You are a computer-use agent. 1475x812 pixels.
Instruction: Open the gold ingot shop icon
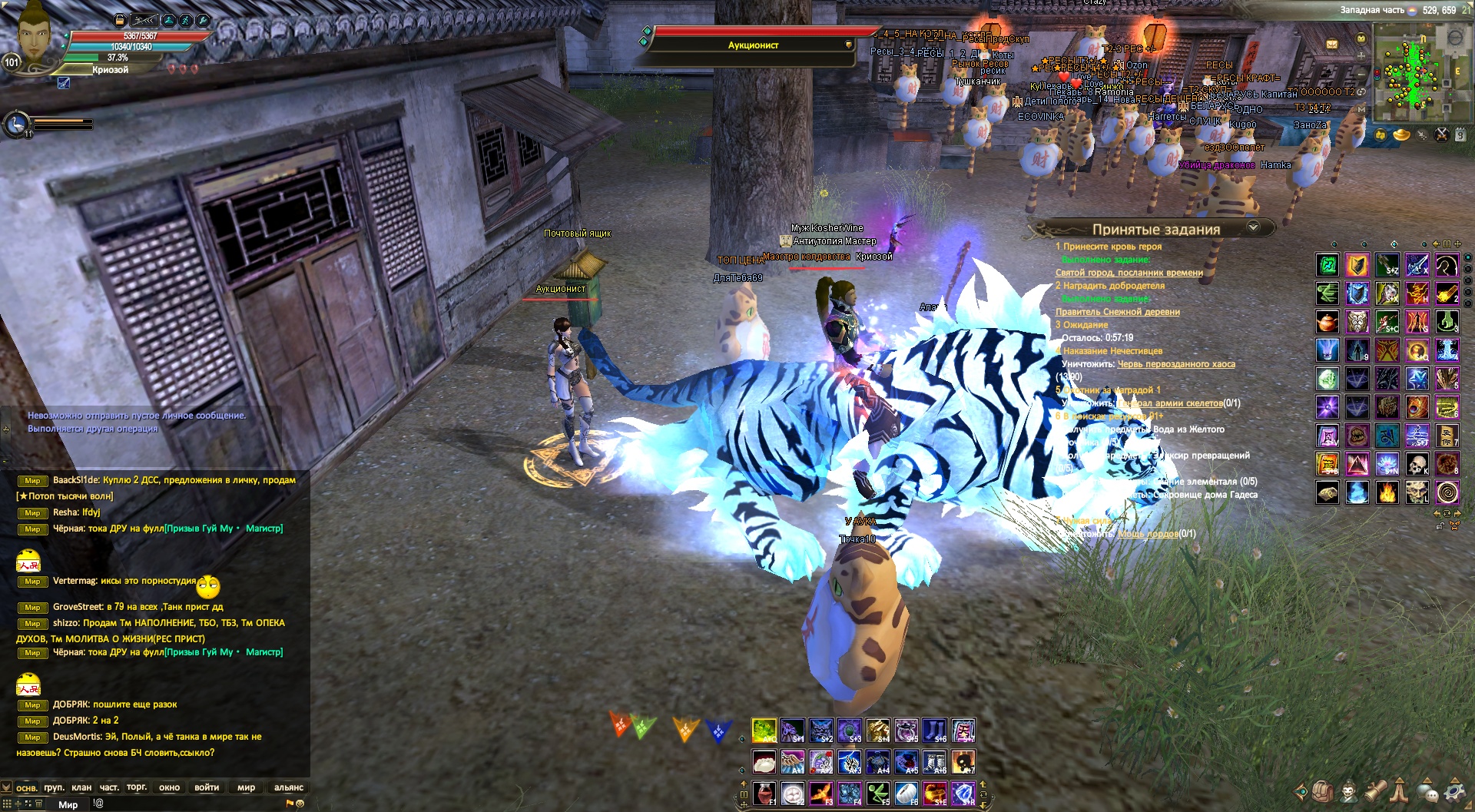tap(1402, 135)
